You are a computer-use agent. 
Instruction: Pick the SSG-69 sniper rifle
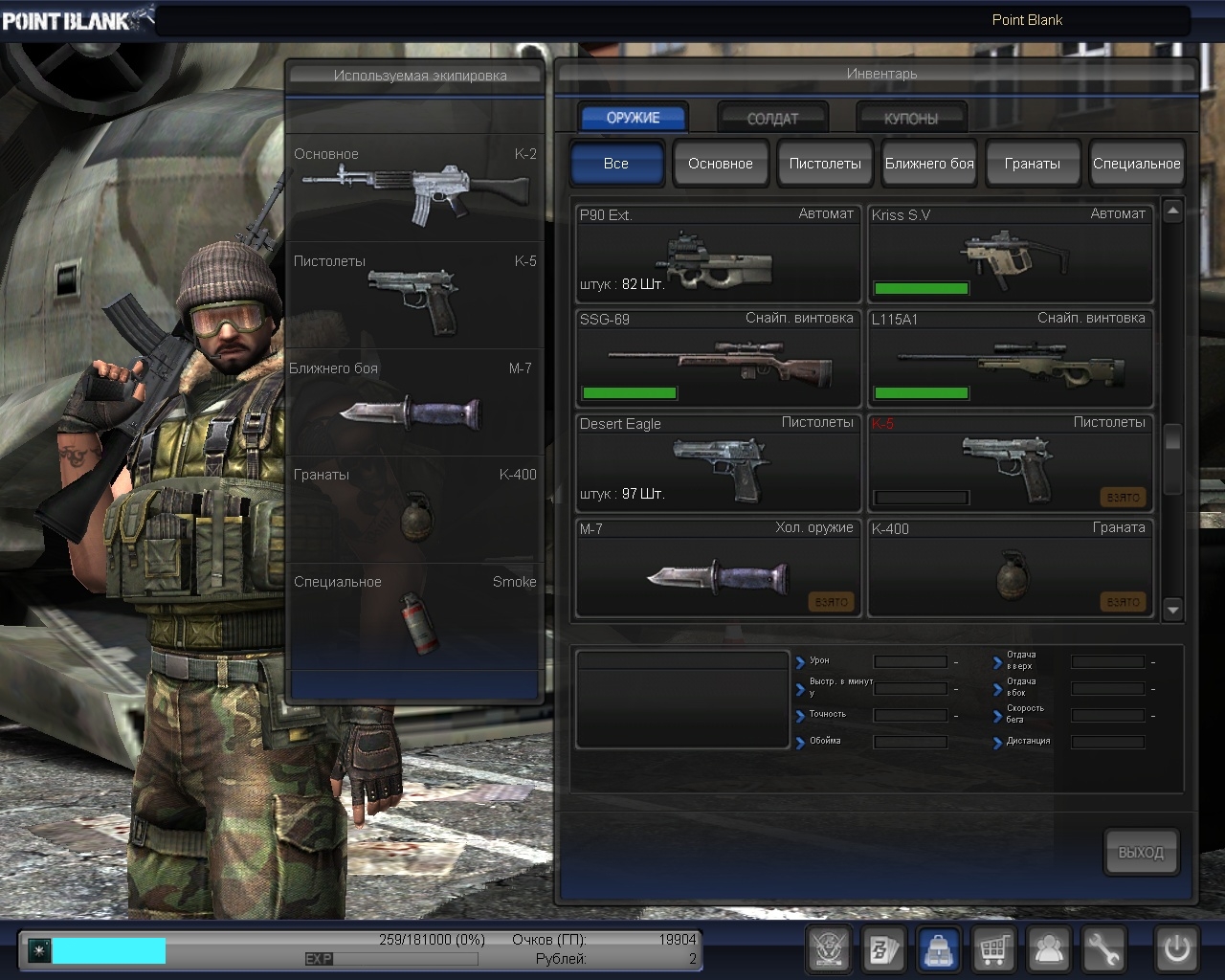tap(718, 359)
